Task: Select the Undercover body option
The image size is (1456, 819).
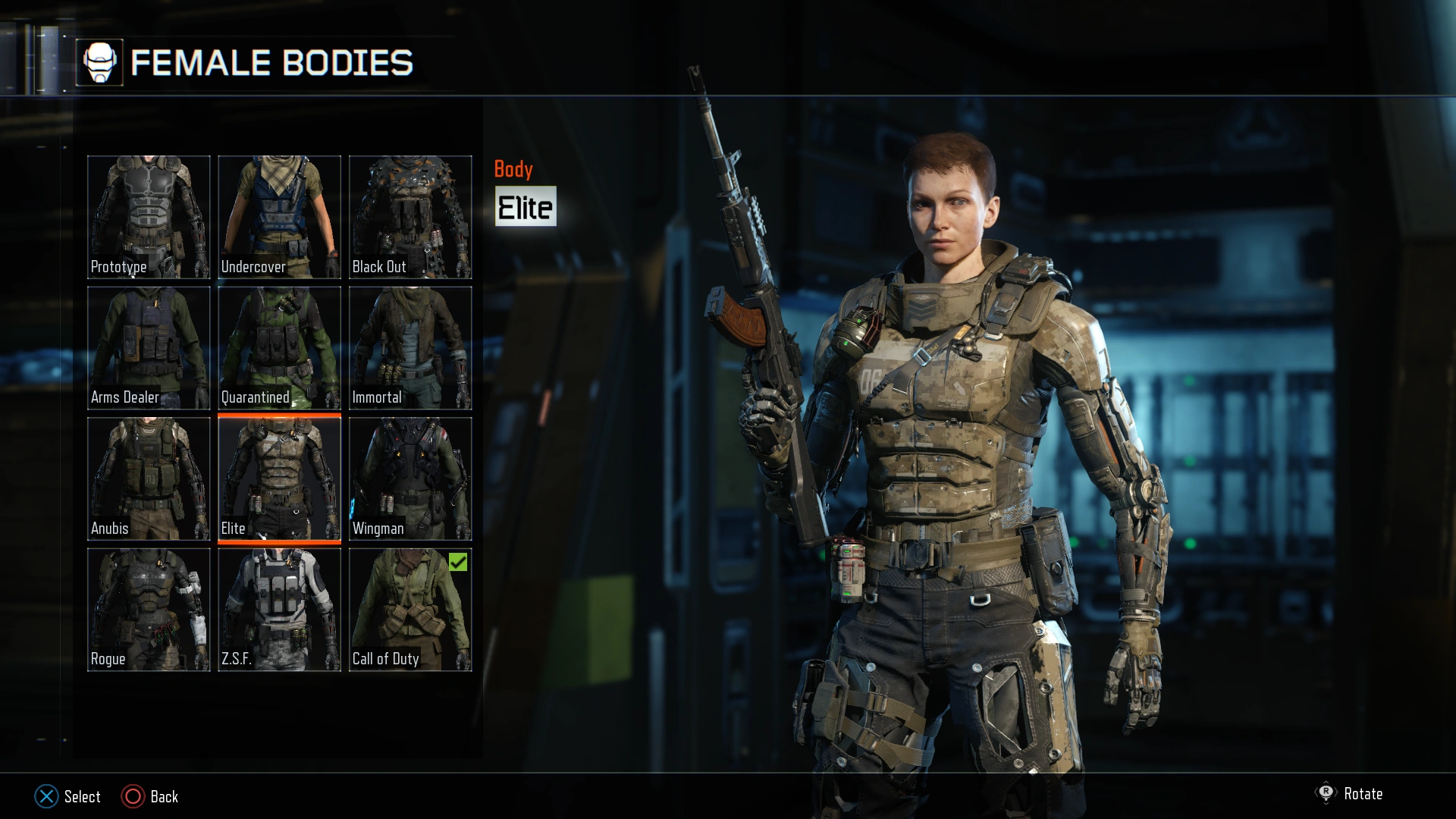Action: click(x=279, y=216)
